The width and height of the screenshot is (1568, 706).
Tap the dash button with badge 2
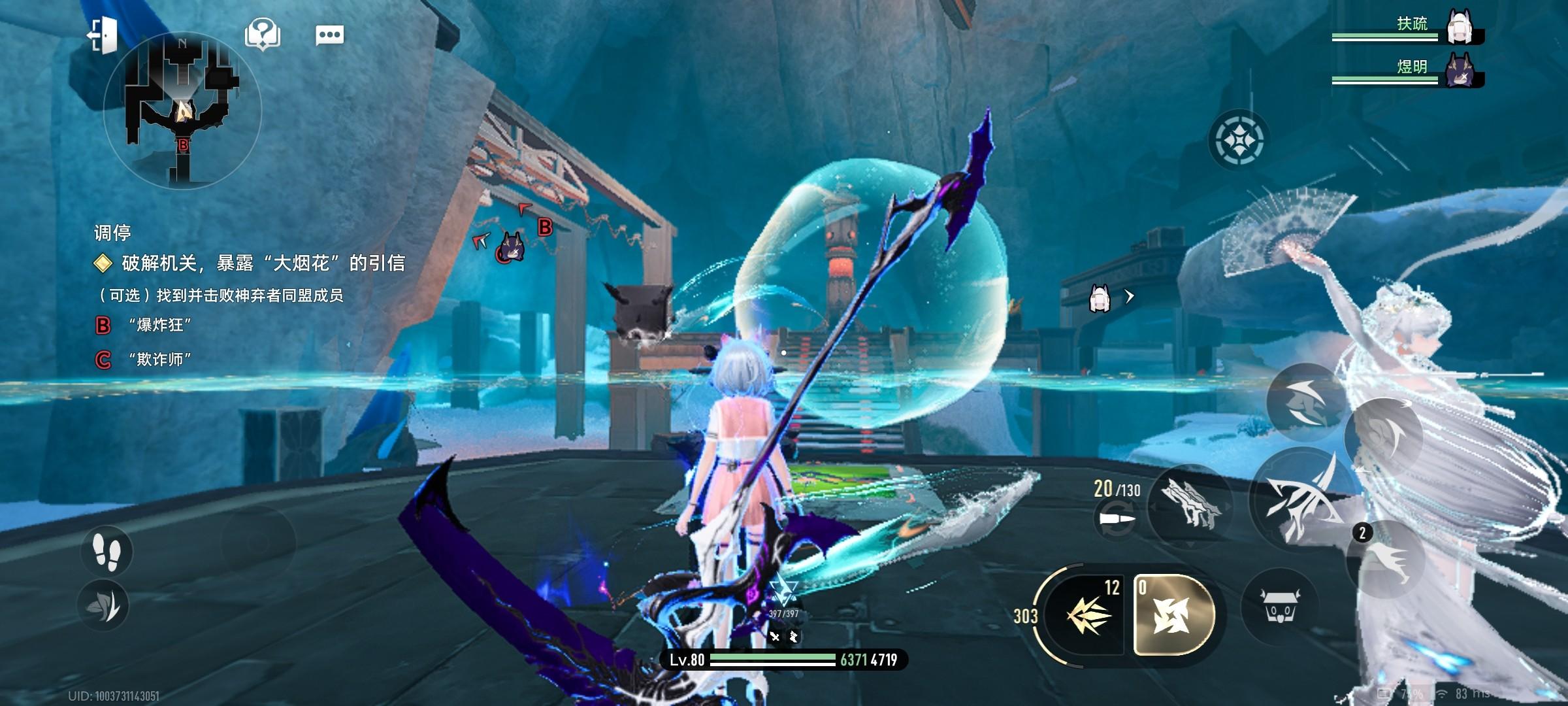[1385, 559]
